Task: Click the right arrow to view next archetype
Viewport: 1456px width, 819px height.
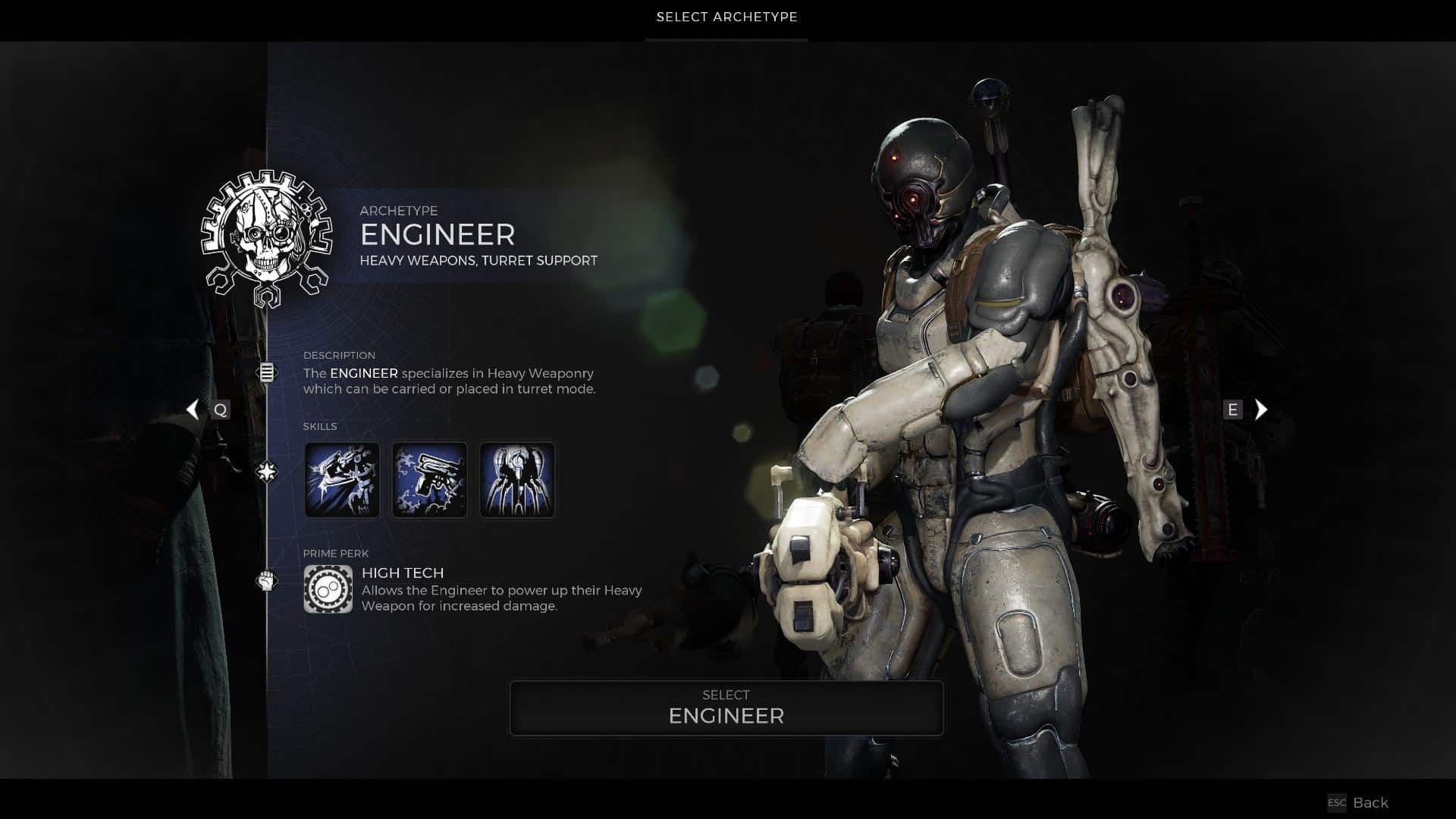Action: pos(1261,409)
